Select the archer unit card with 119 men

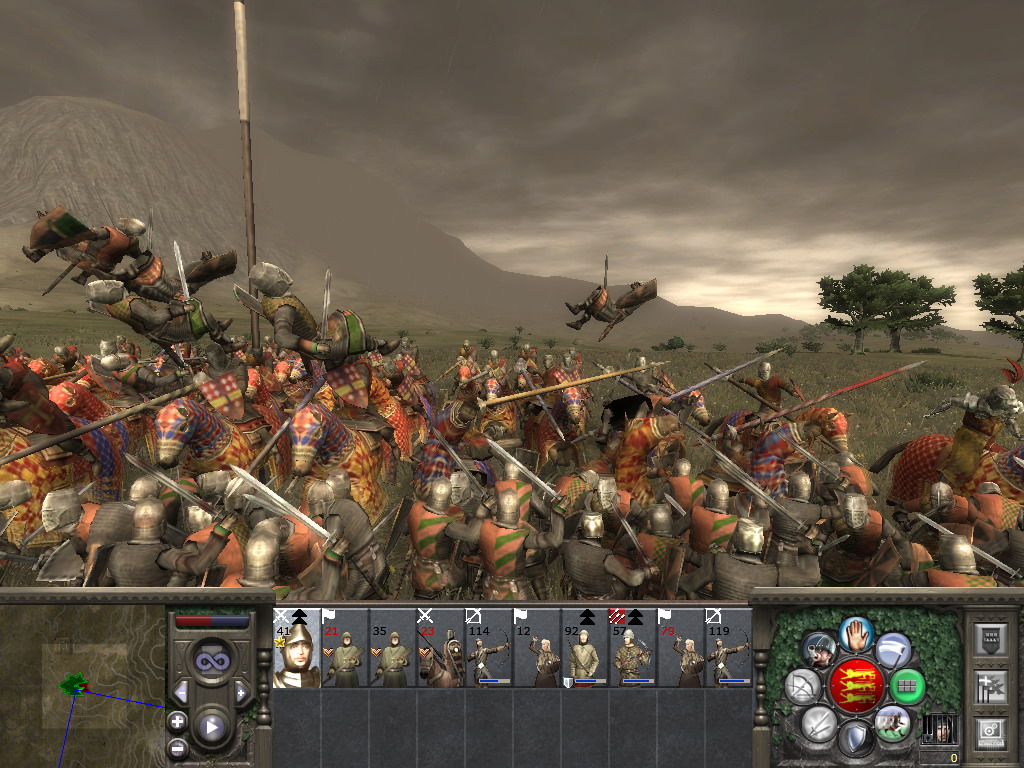click(728, 648)
